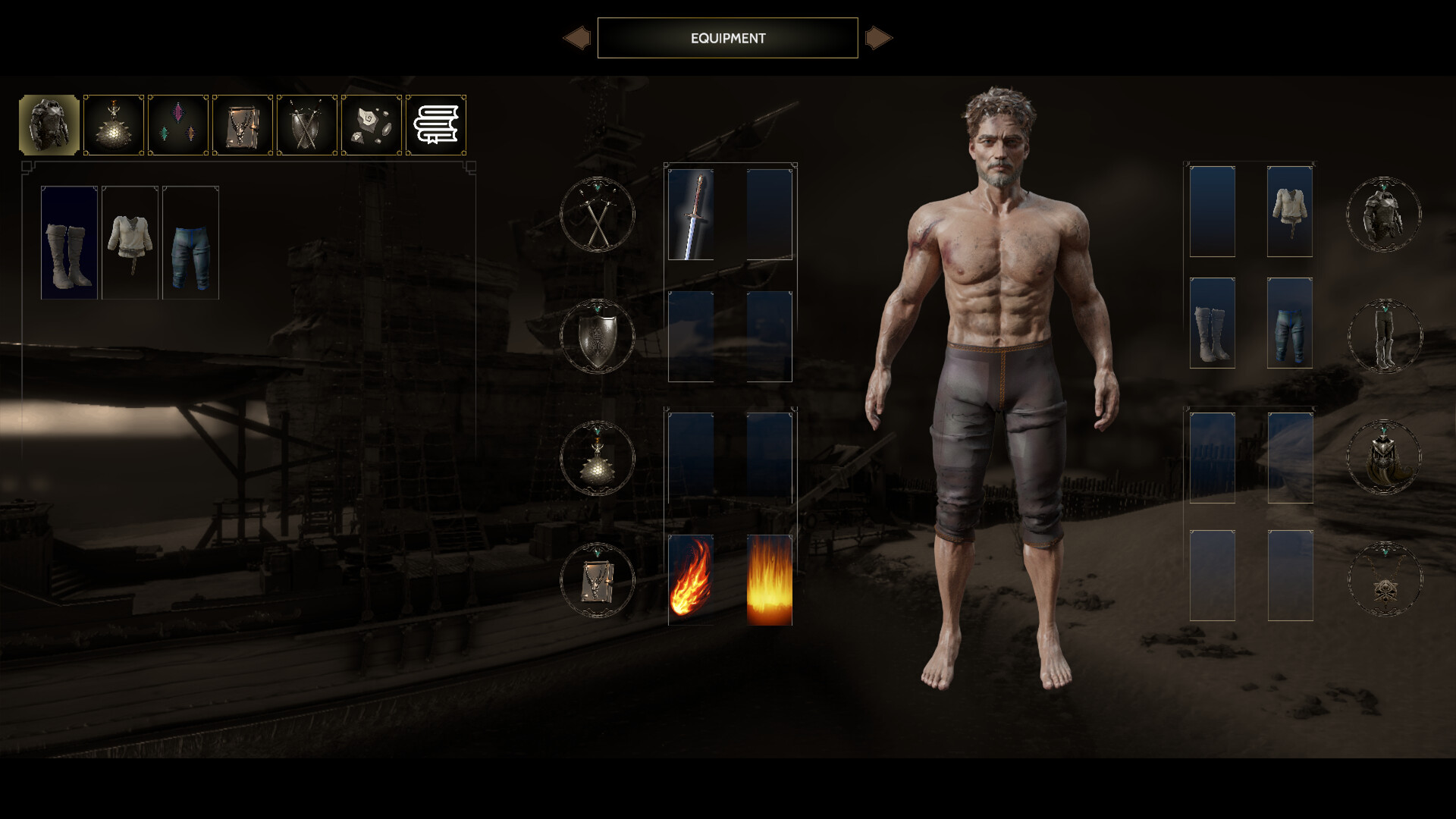
Task: Select the hooded cloak group icon
Action: [1384, 458]
